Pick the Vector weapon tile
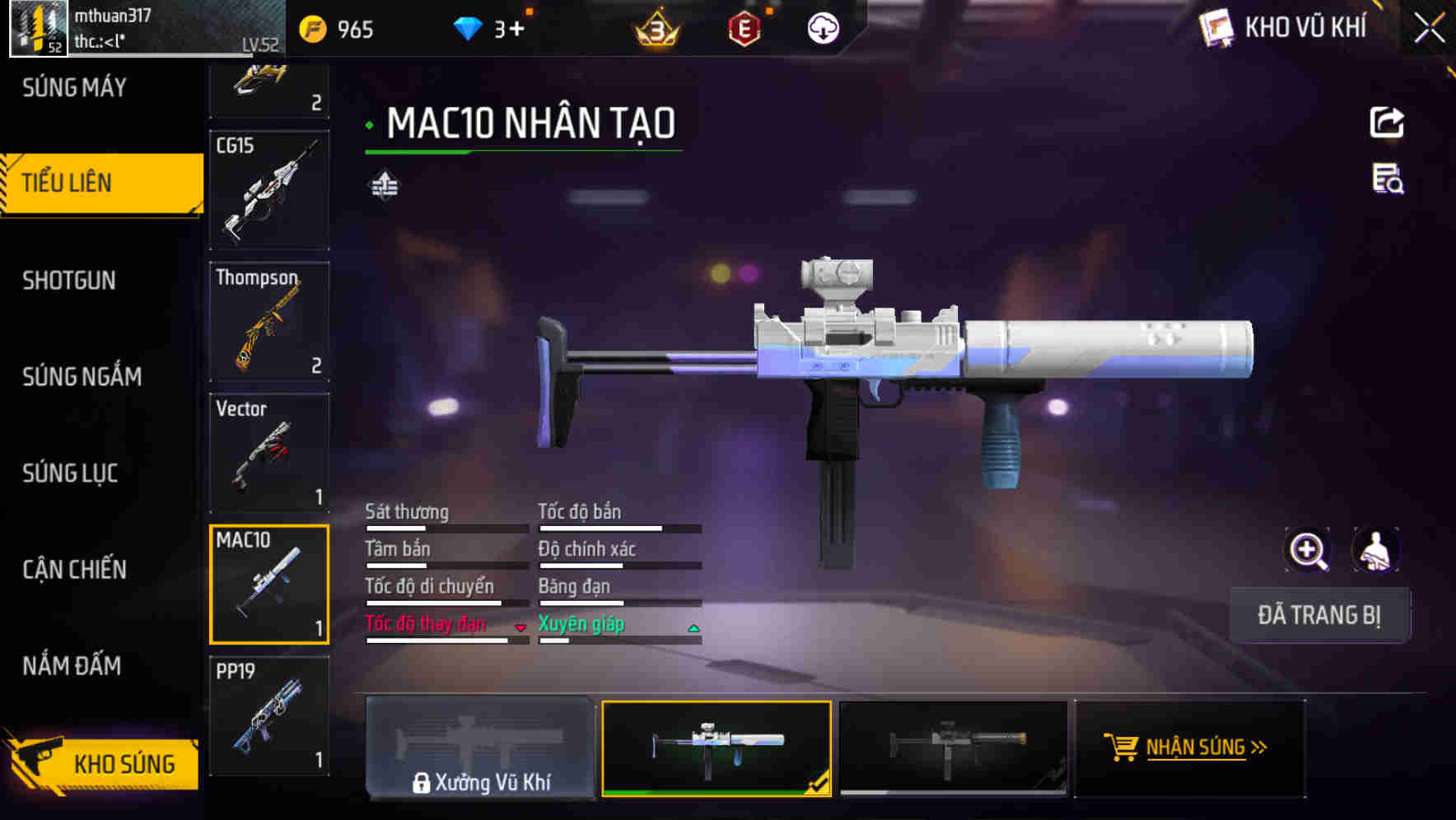This screenshot has width=1456, height=820. click(269, 454)
